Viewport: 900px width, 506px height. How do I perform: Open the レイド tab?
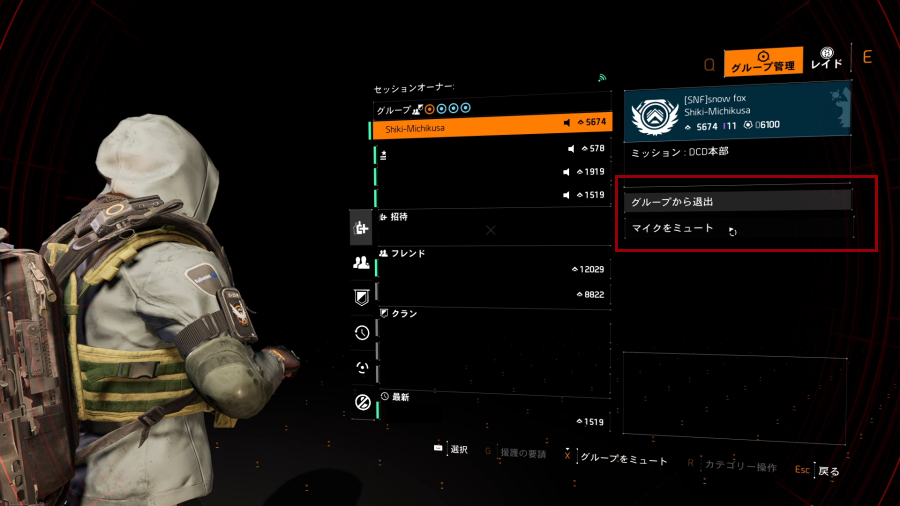(x=826, y=59)
